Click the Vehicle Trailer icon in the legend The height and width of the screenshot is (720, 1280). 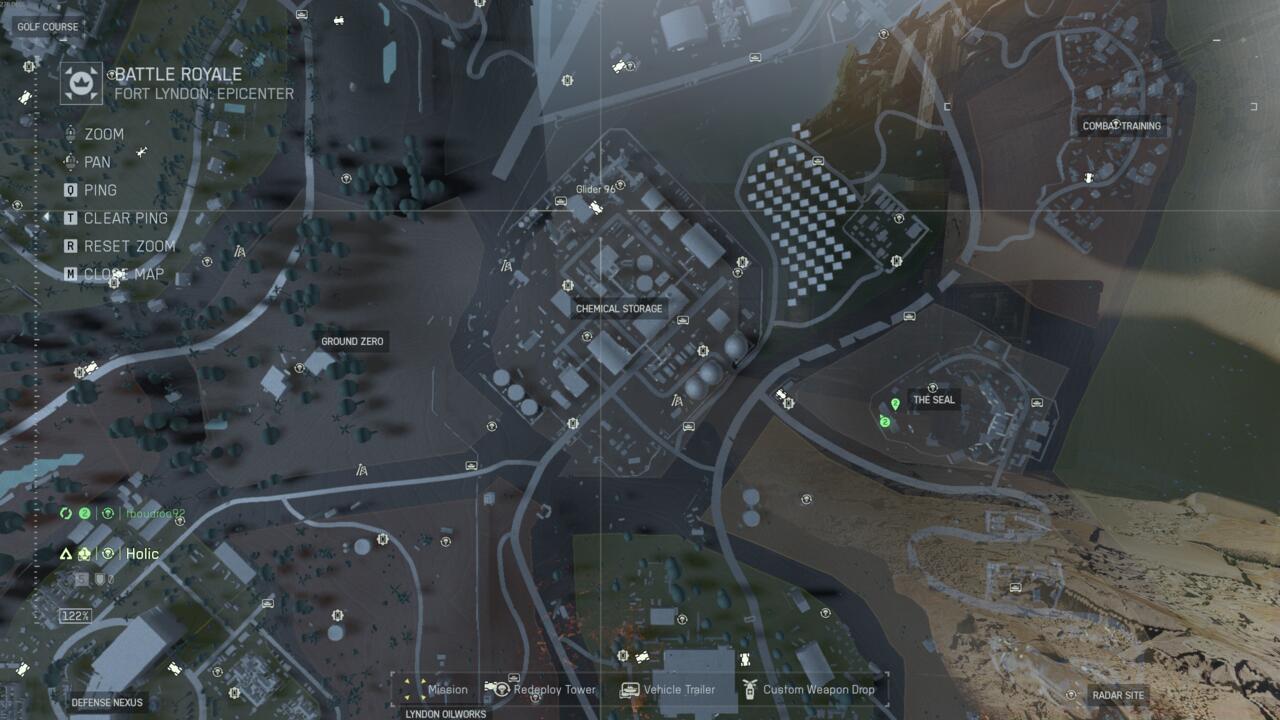tap(629, 690)
